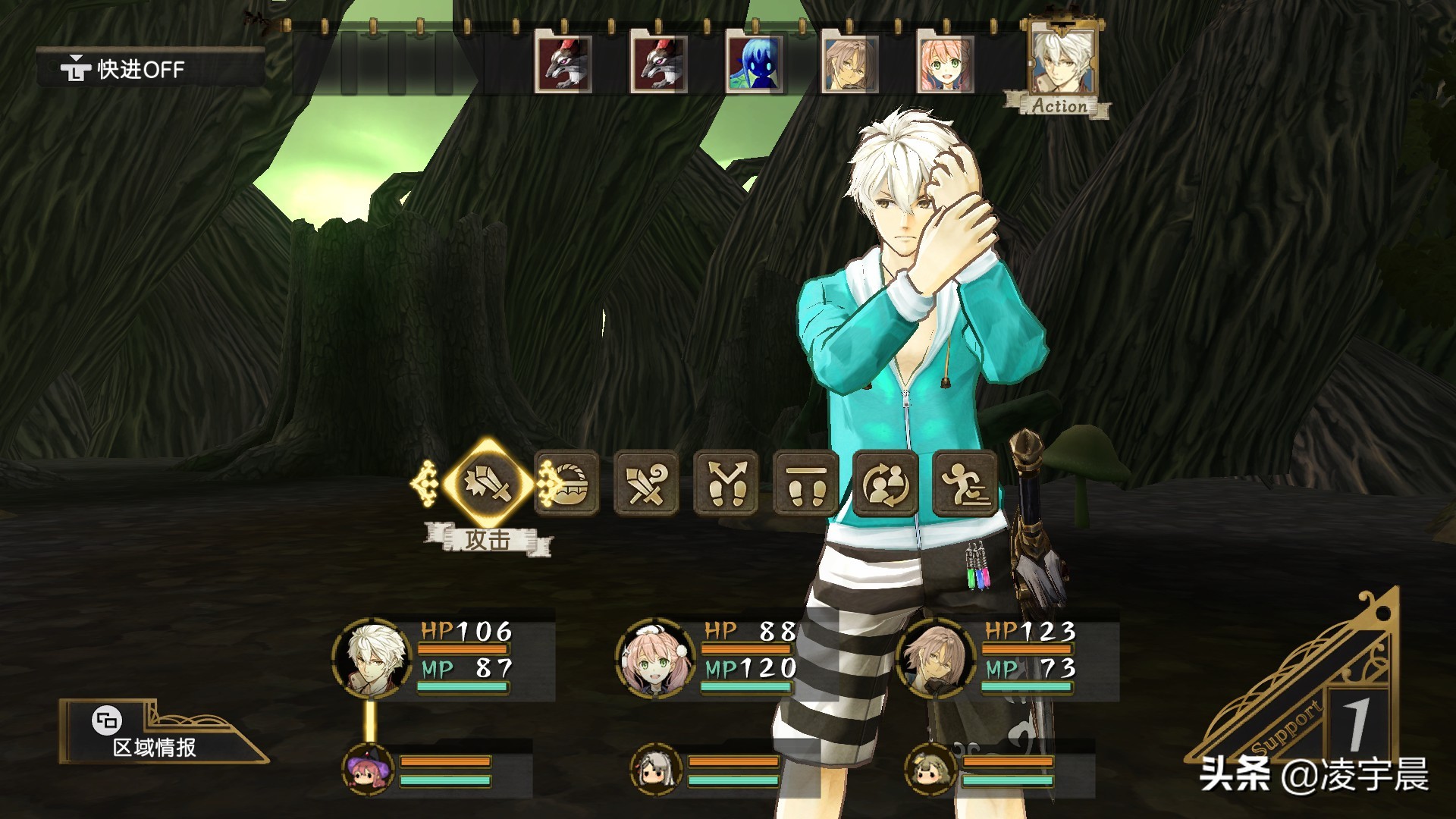Image resolution: width=1456 pixels, height=819 pixels.
Task: Choose the footprints under bar command
Action: click(x=805, y=484)
